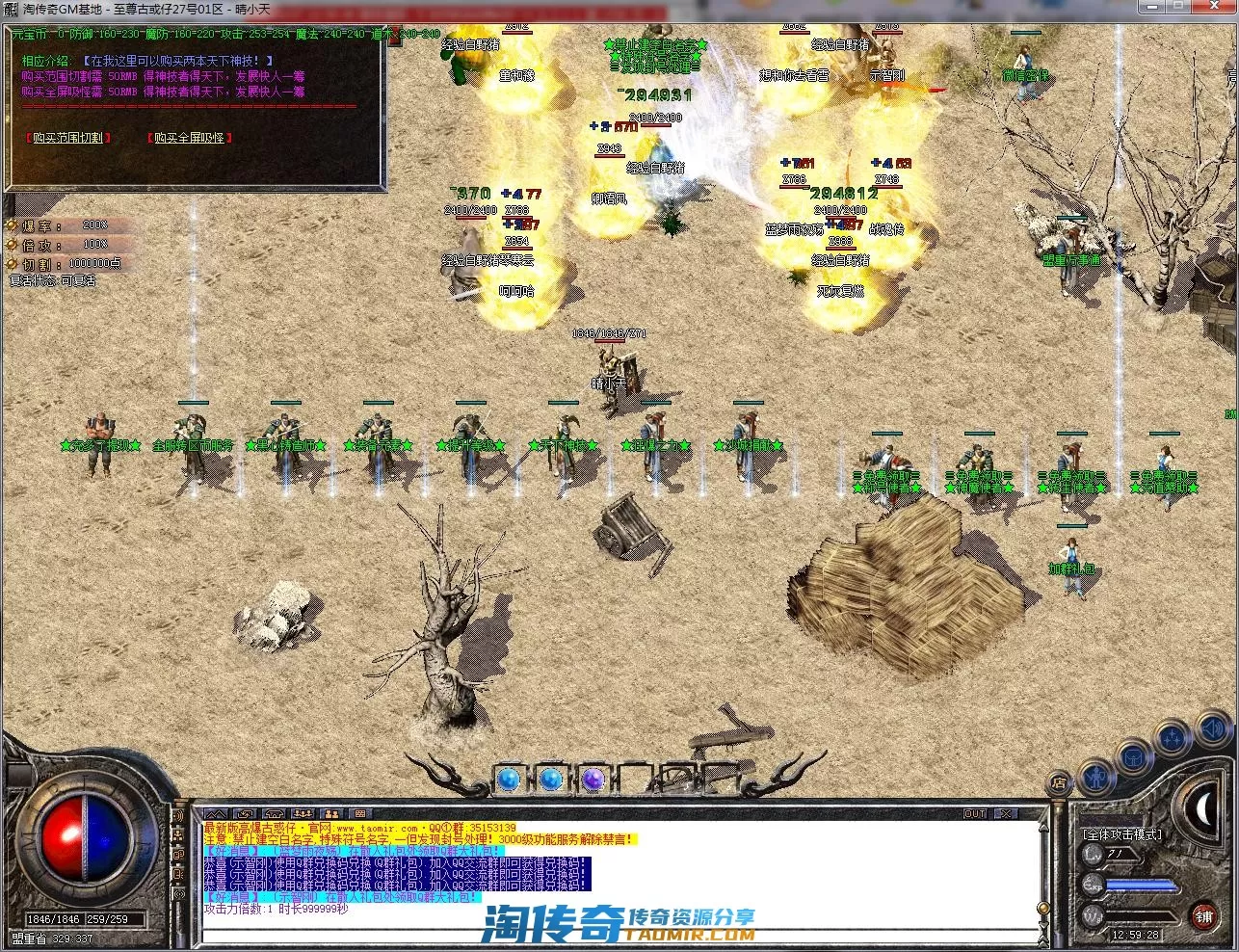Click the 购买范围切割 purchase link

point(66,138)
